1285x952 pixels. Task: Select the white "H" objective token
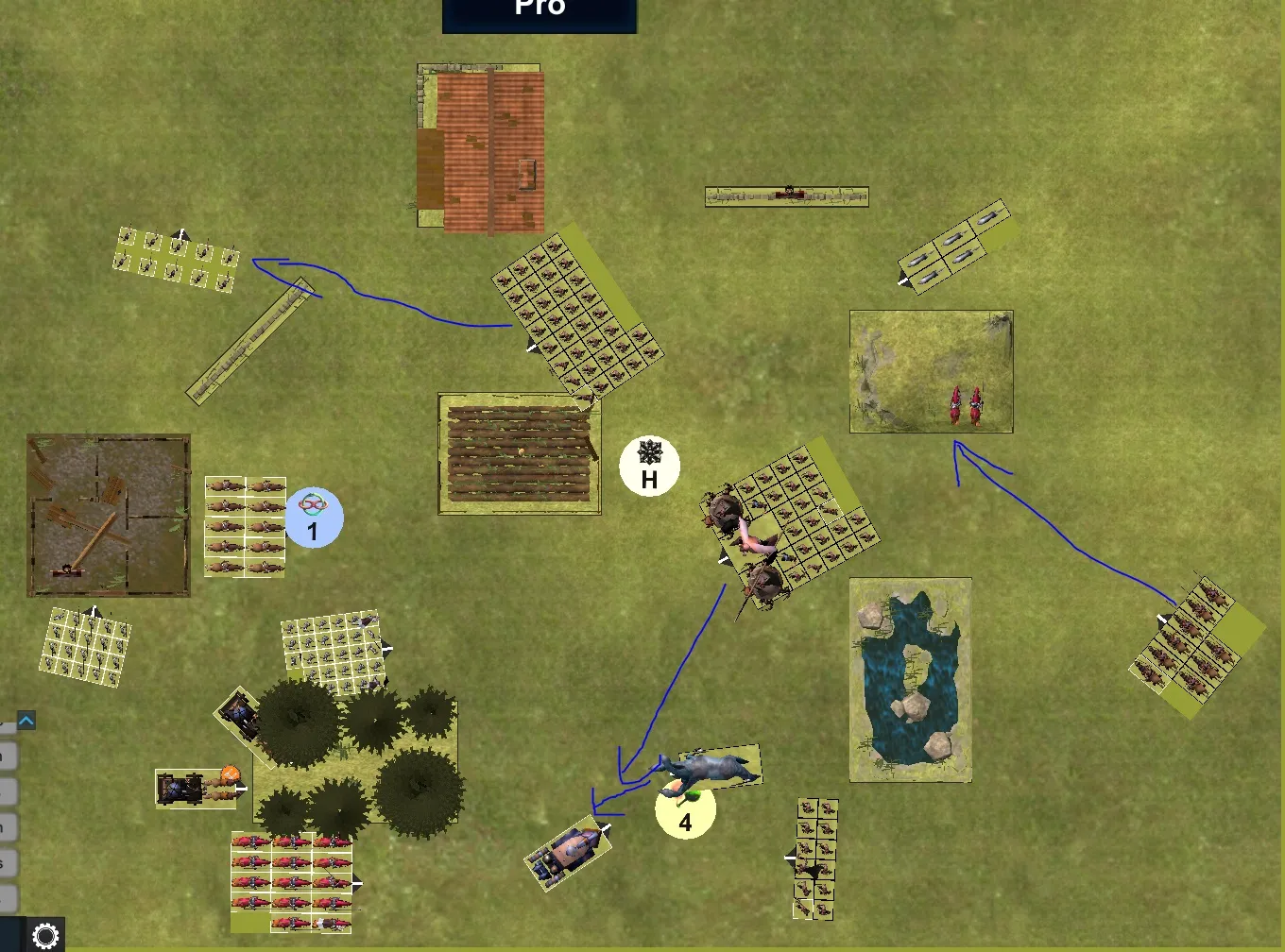[x=649, y=466]
